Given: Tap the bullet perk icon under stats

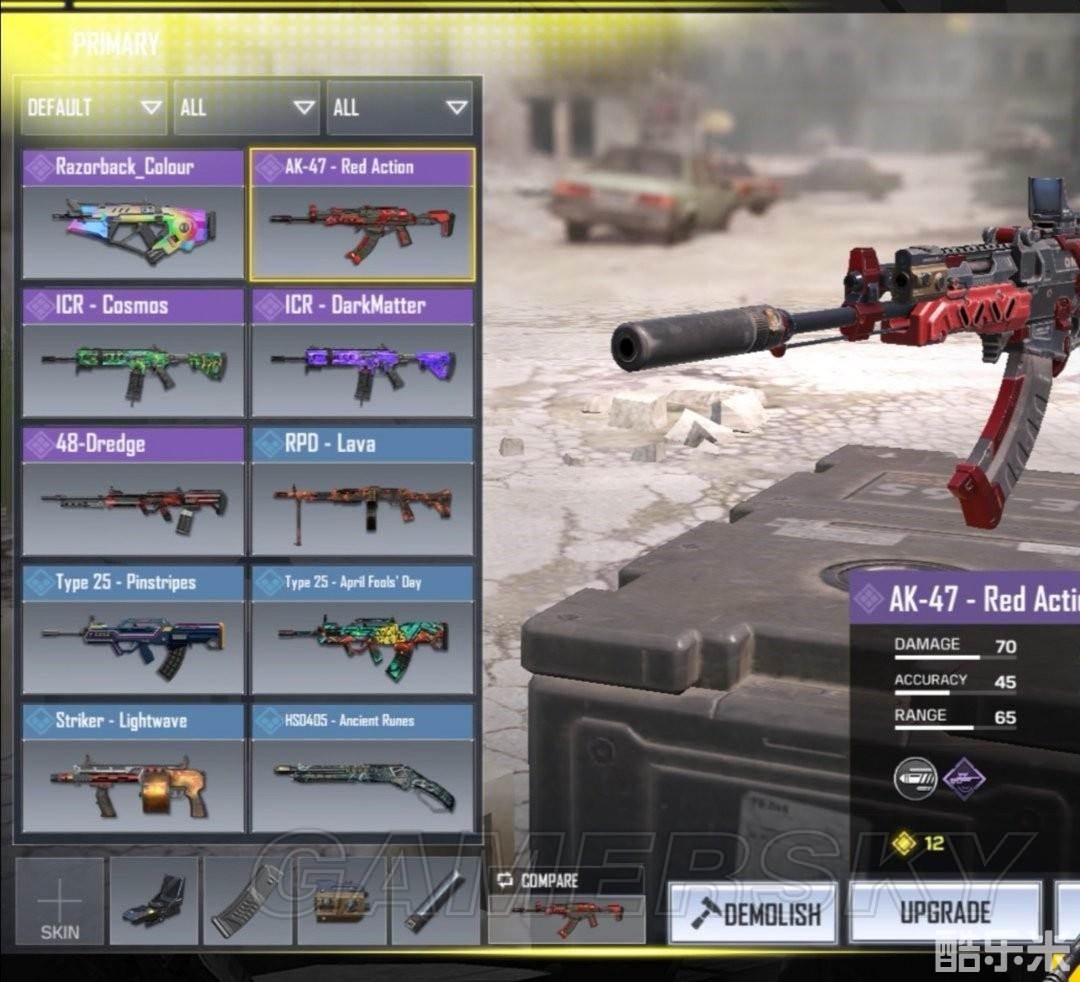Looking at the screenshot, I should coord(916,776).
